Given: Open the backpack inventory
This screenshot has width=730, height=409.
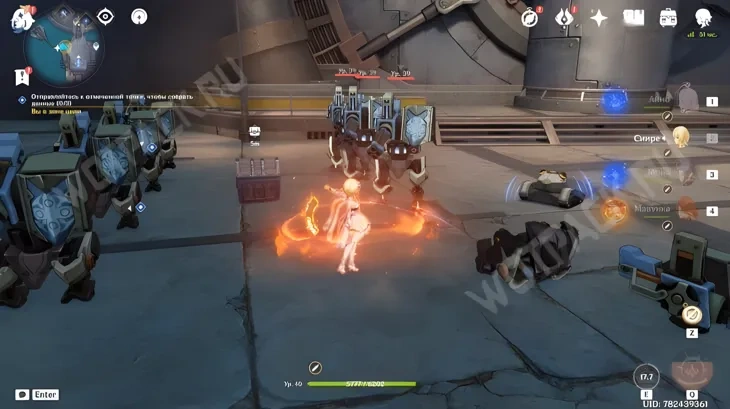Looking at the screenshot, I should click(668, 17).
